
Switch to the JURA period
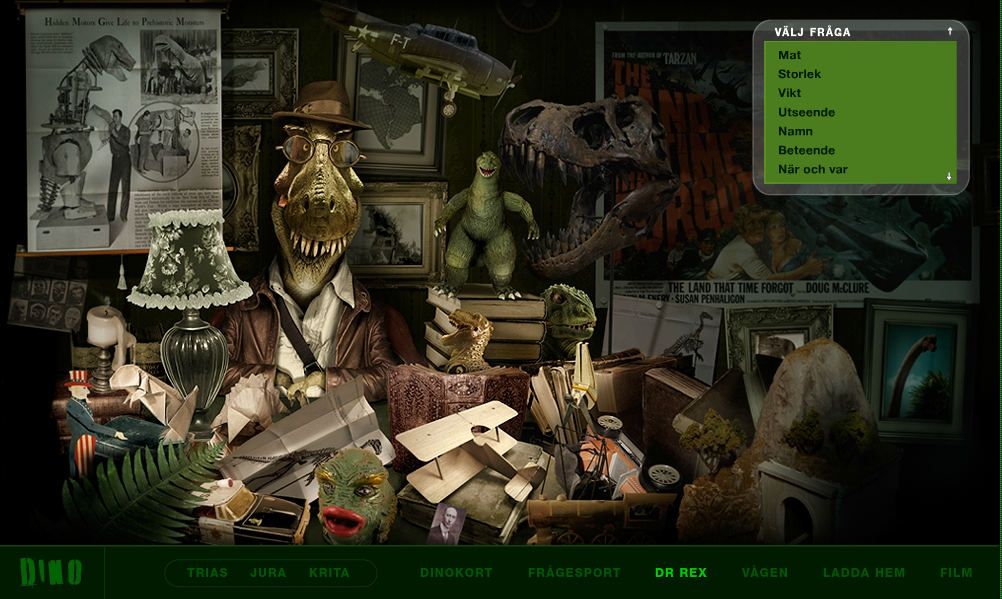click(268, 573)
